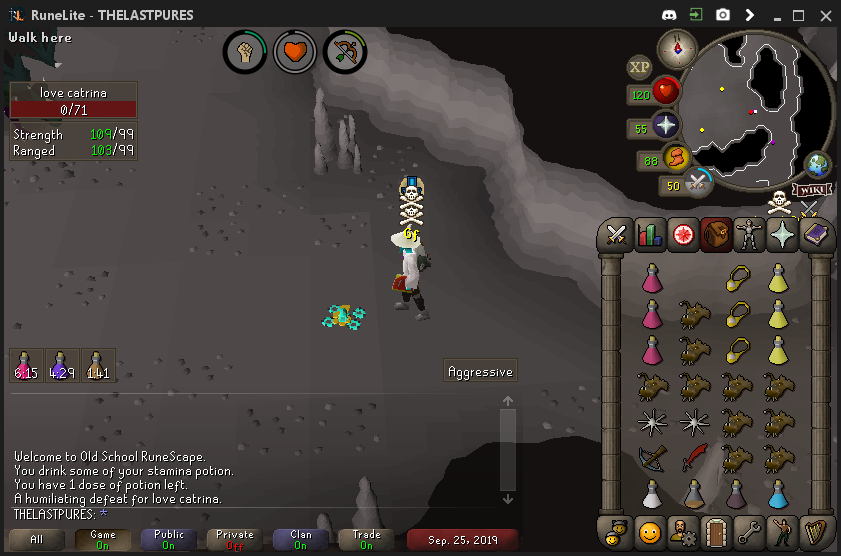
Task: Toggle the XP drops button
Action: click(x=639, y=67)
